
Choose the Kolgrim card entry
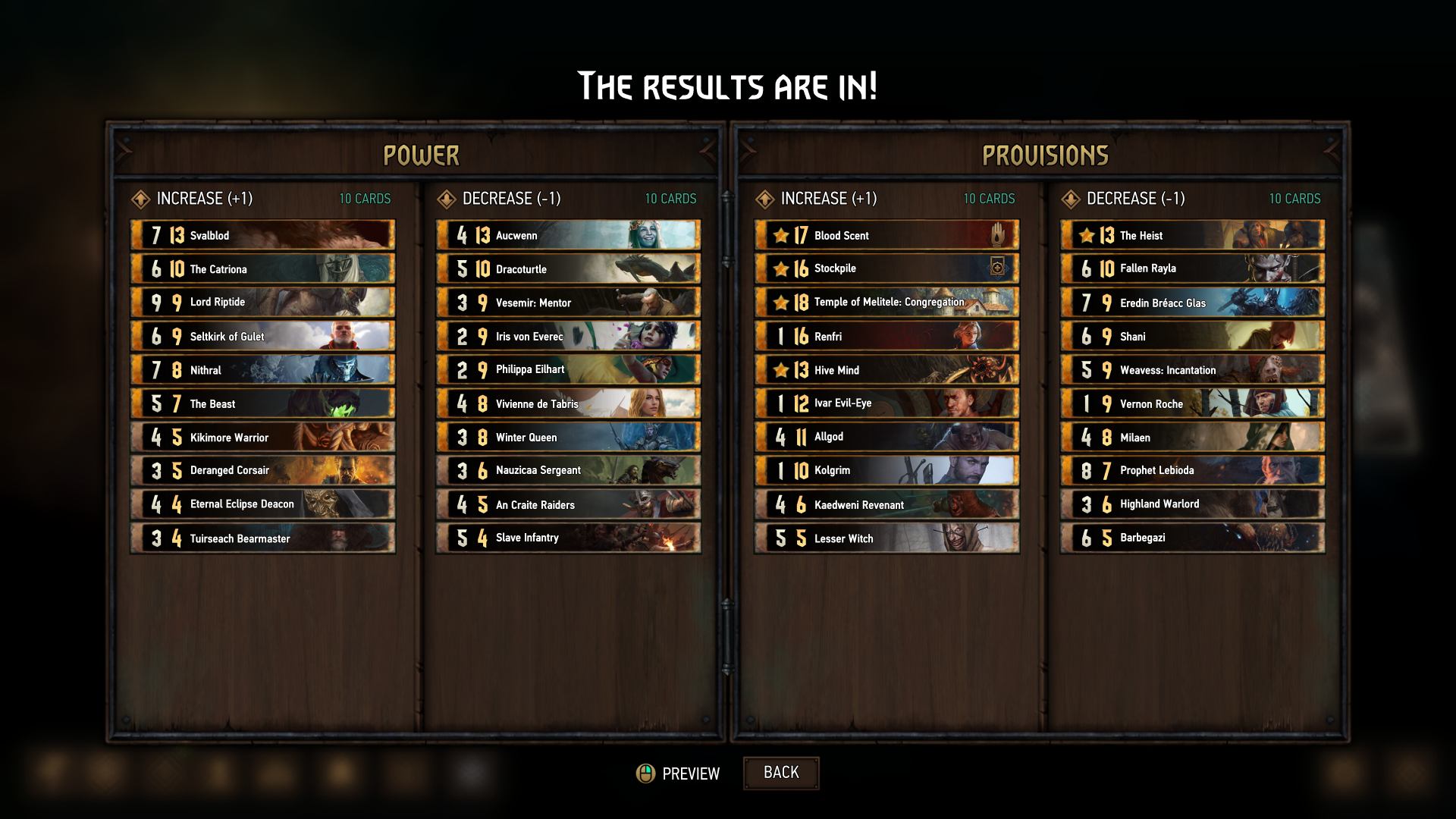tap(886, 470)
